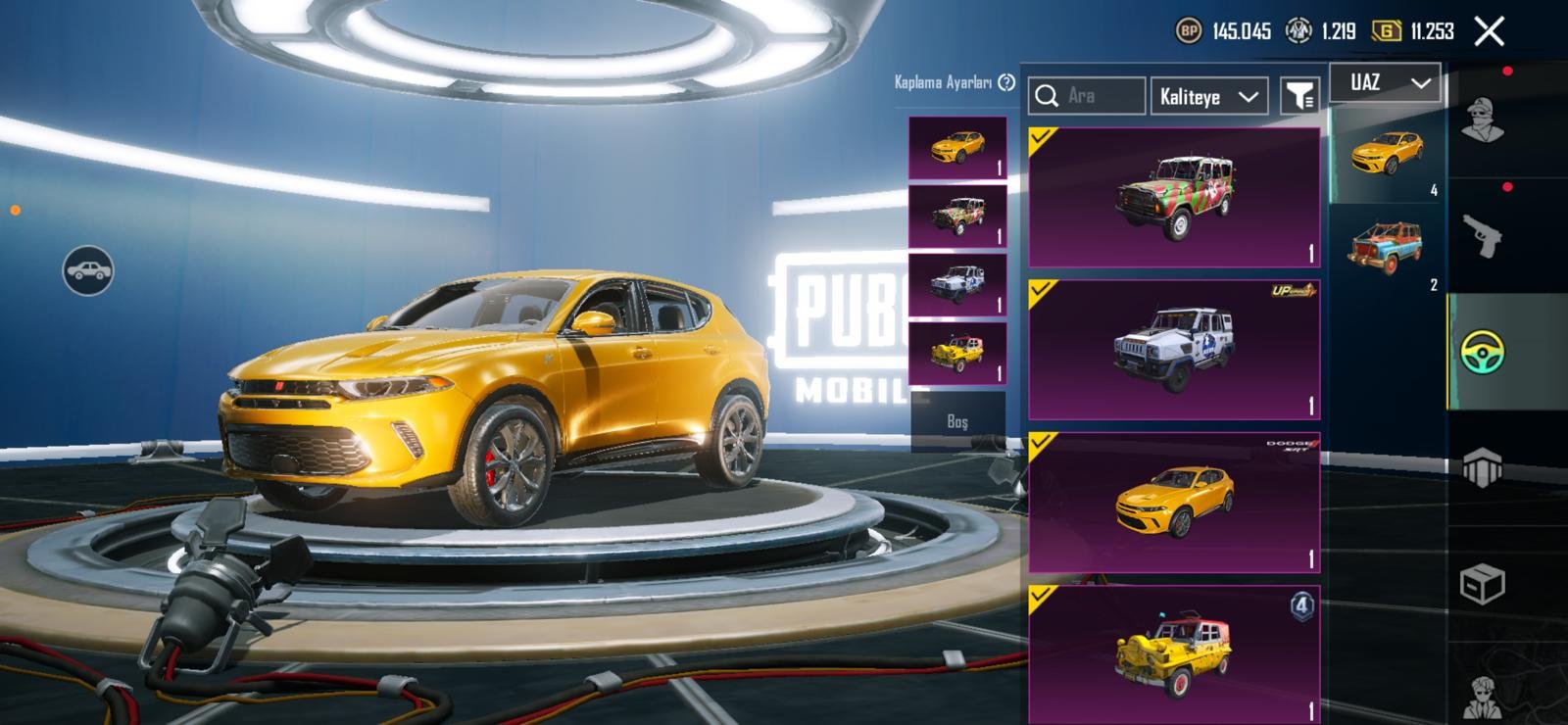Viewport: 1568px width, 725px height.
Task: Switch to the steering wheel vehicles tab
Action: pyautogui.click(x=1482, y=352)
